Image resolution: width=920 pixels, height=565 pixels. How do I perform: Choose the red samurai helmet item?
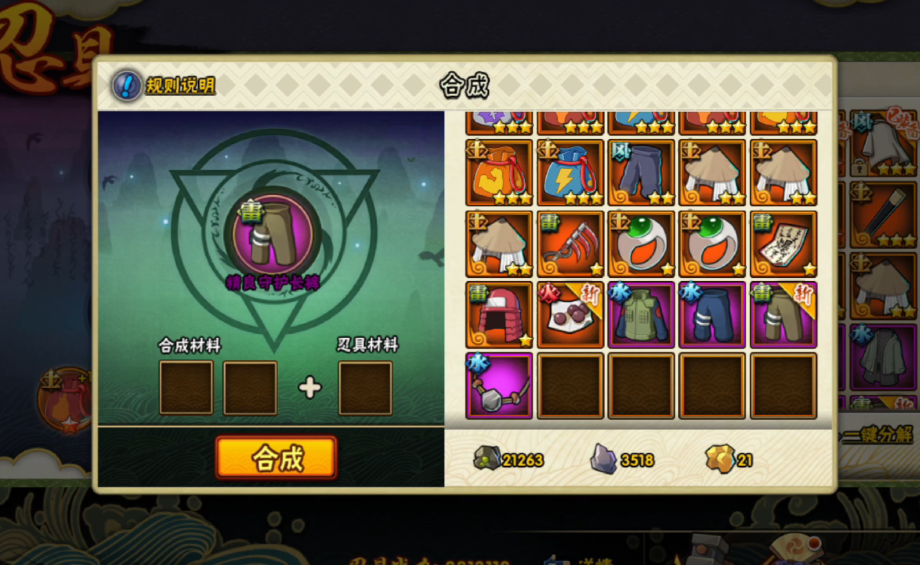[x=500, y=315]
